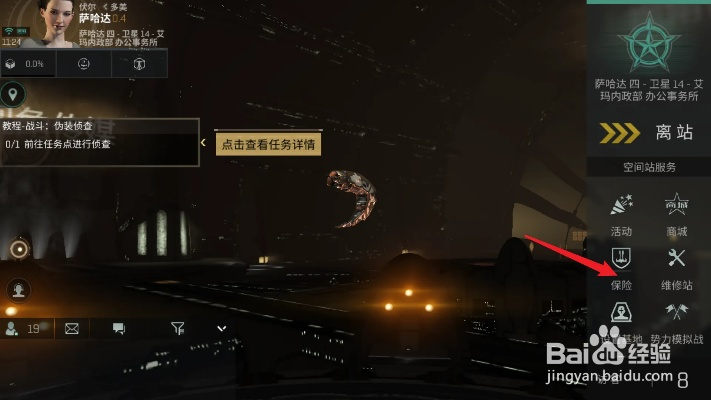Screen dimensions: 711x400
Task: Click the location pin icon
Action: (14, 95)
